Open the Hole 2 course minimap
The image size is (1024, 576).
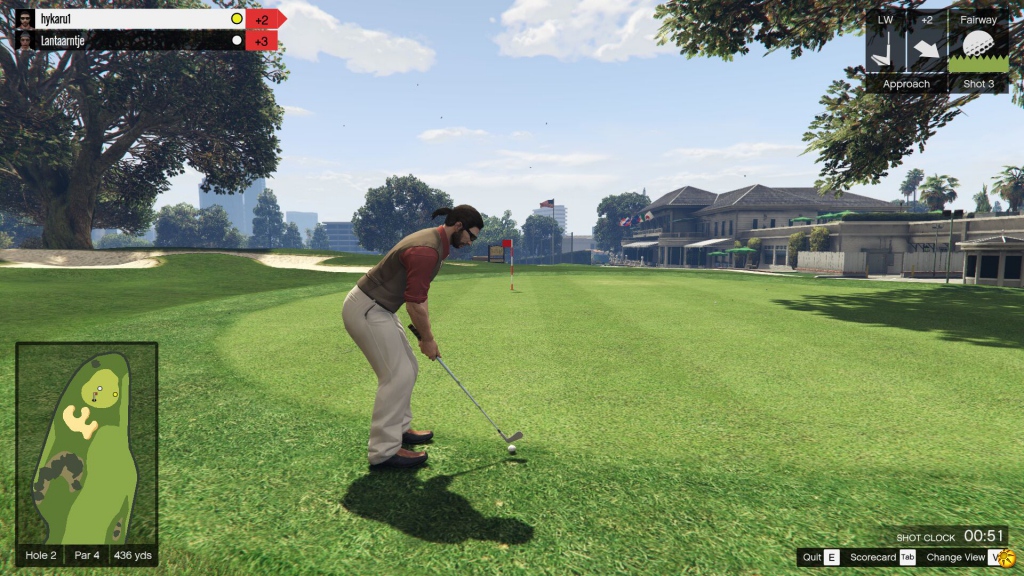coord(86,443)
